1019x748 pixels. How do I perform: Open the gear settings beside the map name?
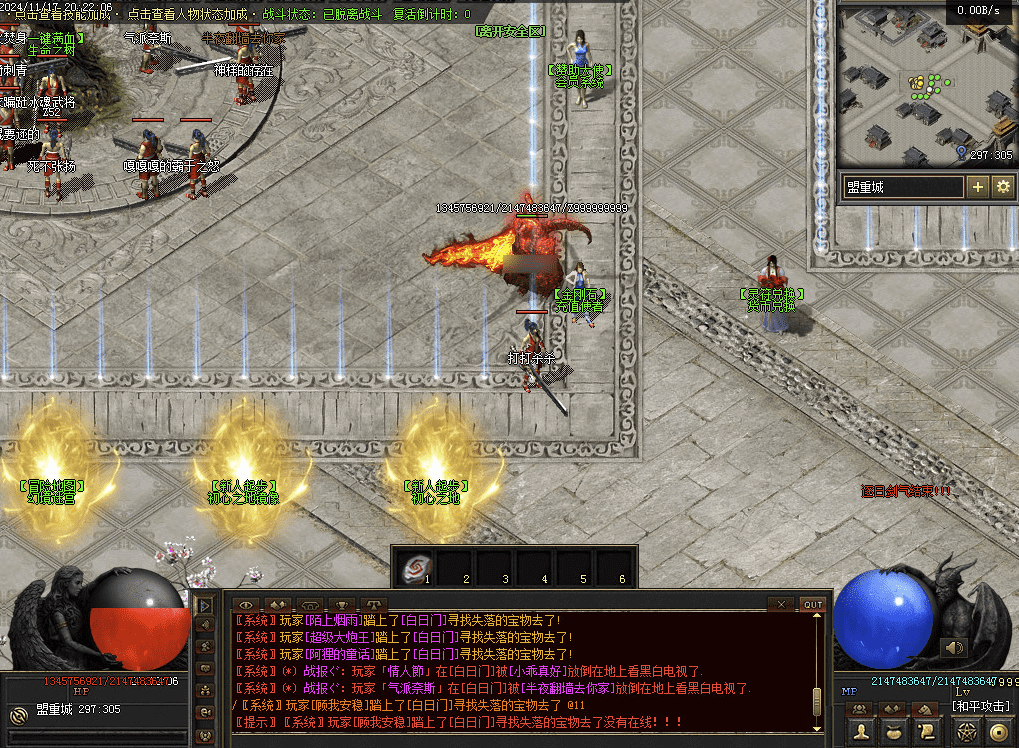pyautogui.click(x=1002, y=187)
